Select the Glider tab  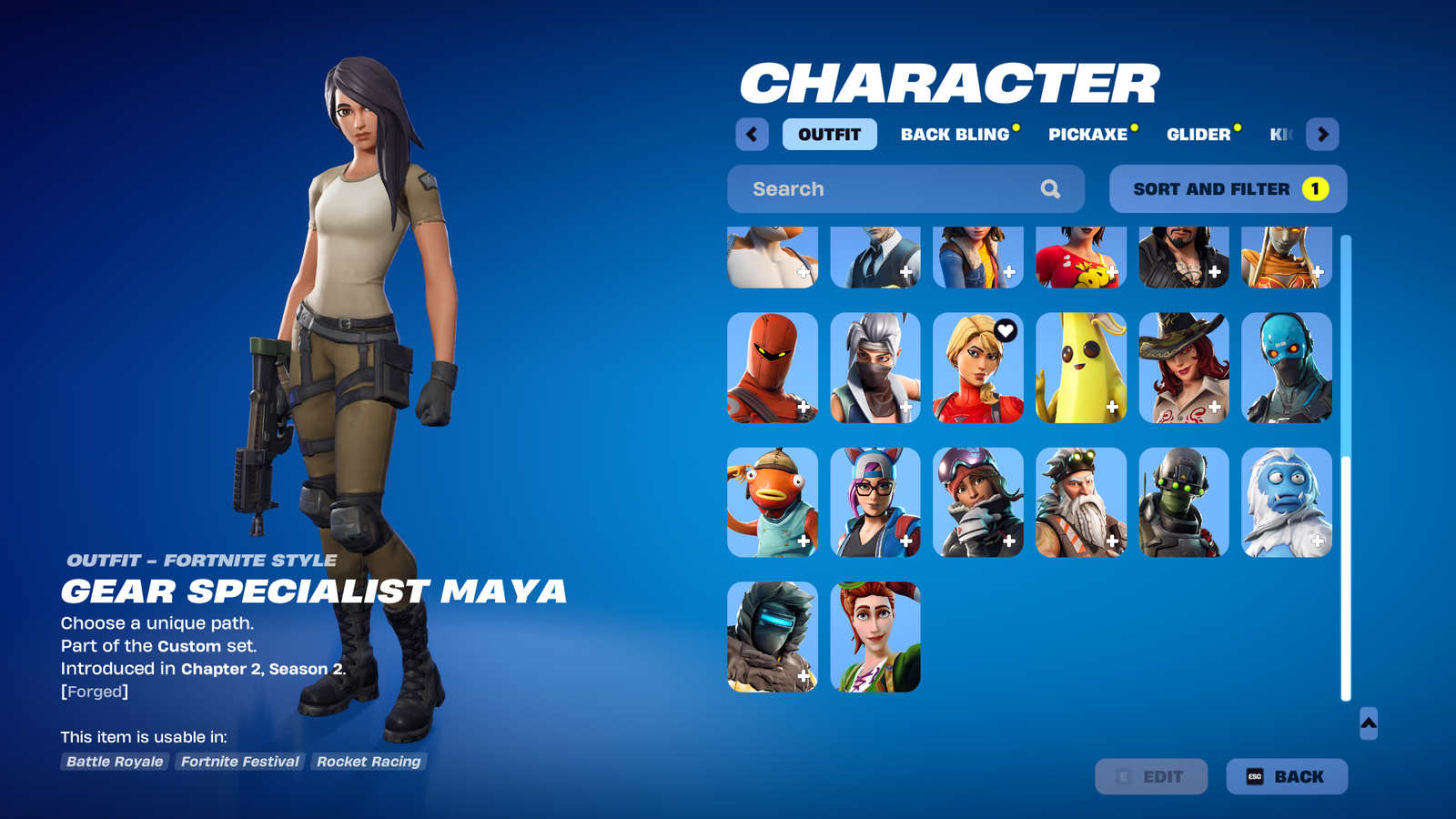pos(1198,135)
